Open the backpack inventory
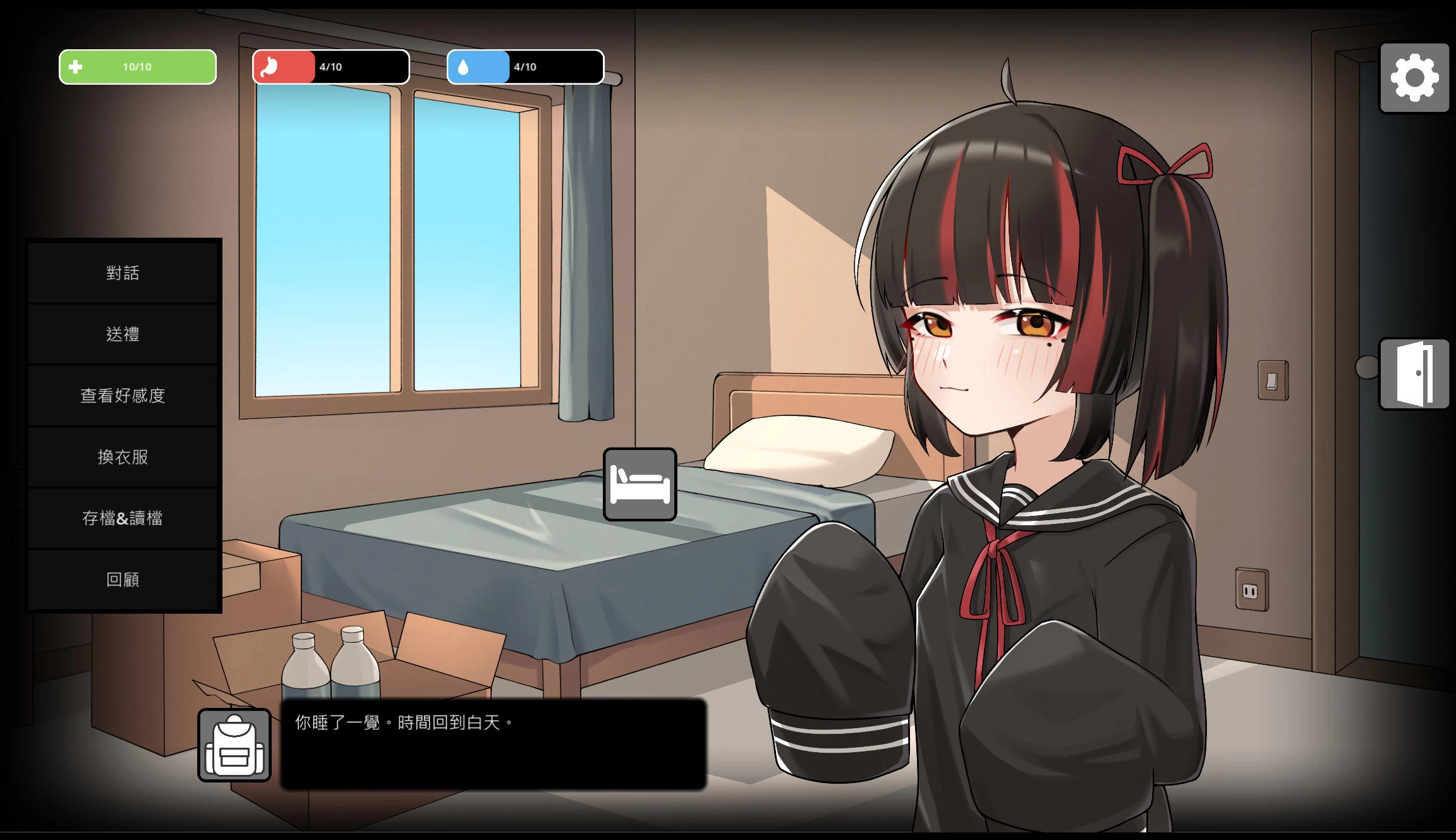 click(x=234, y=745)
